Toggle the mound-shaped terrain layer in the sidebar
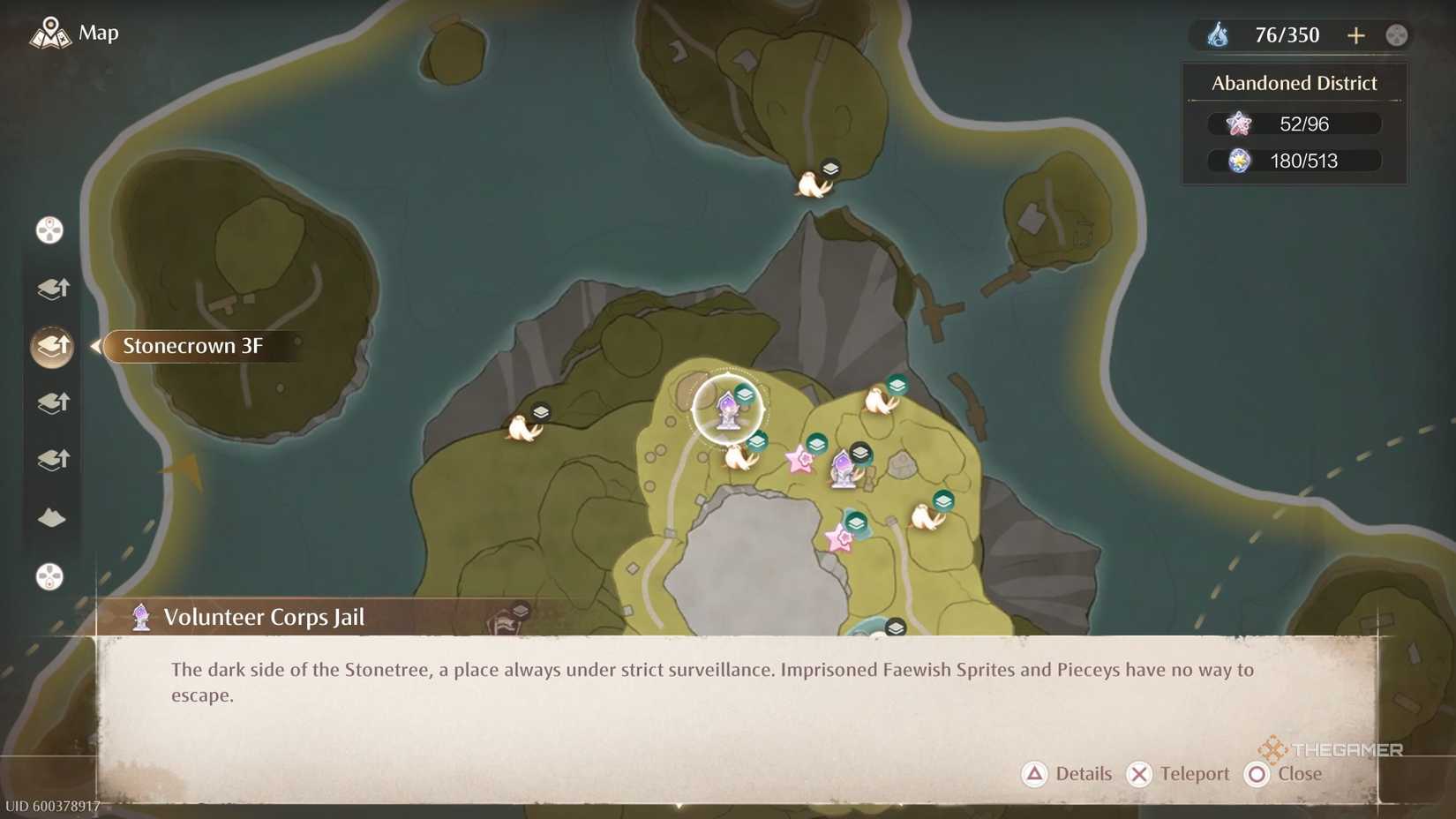 51,519
